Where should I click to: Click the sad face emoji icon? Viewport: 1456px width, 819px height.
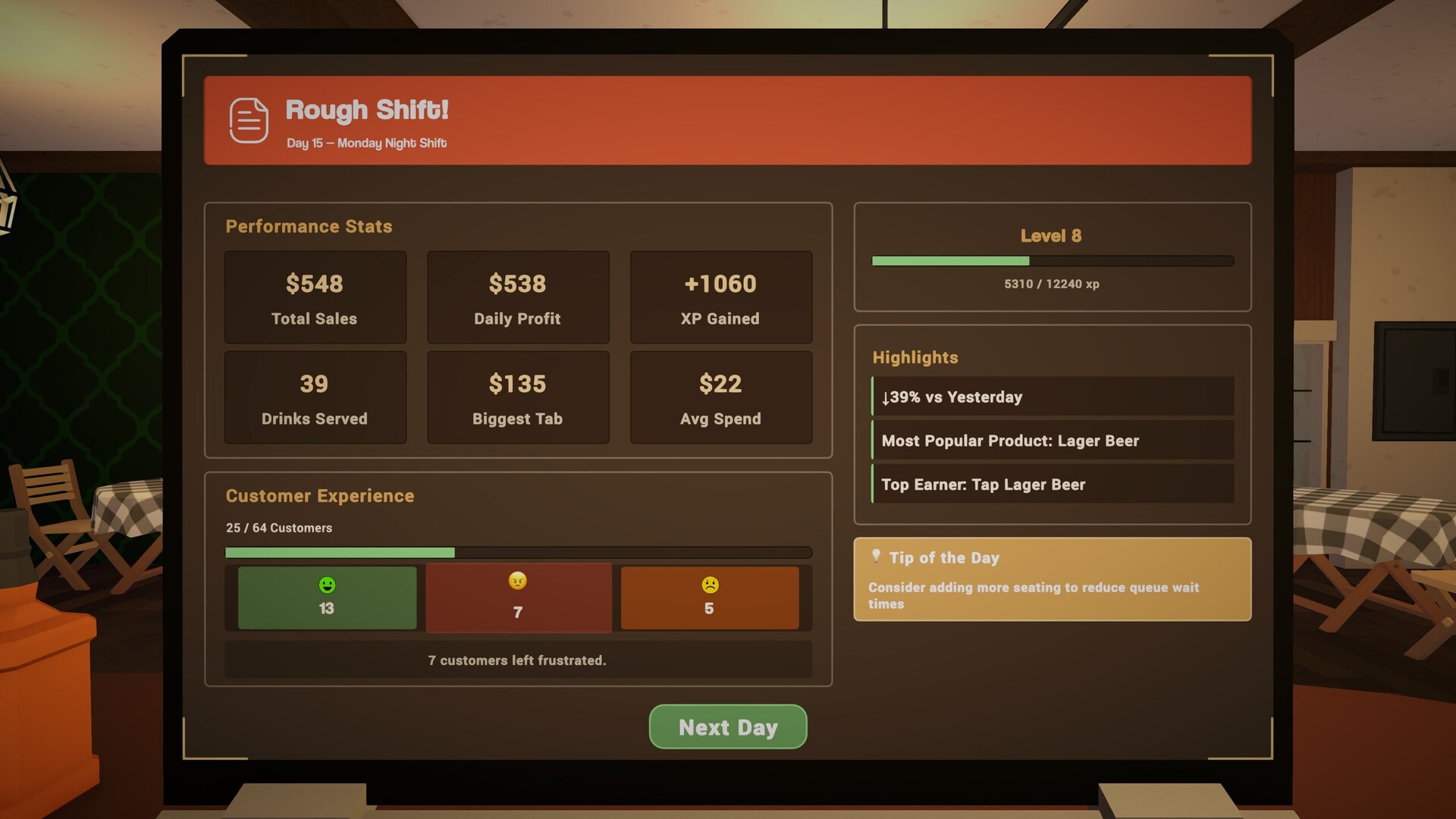[709, 584]
